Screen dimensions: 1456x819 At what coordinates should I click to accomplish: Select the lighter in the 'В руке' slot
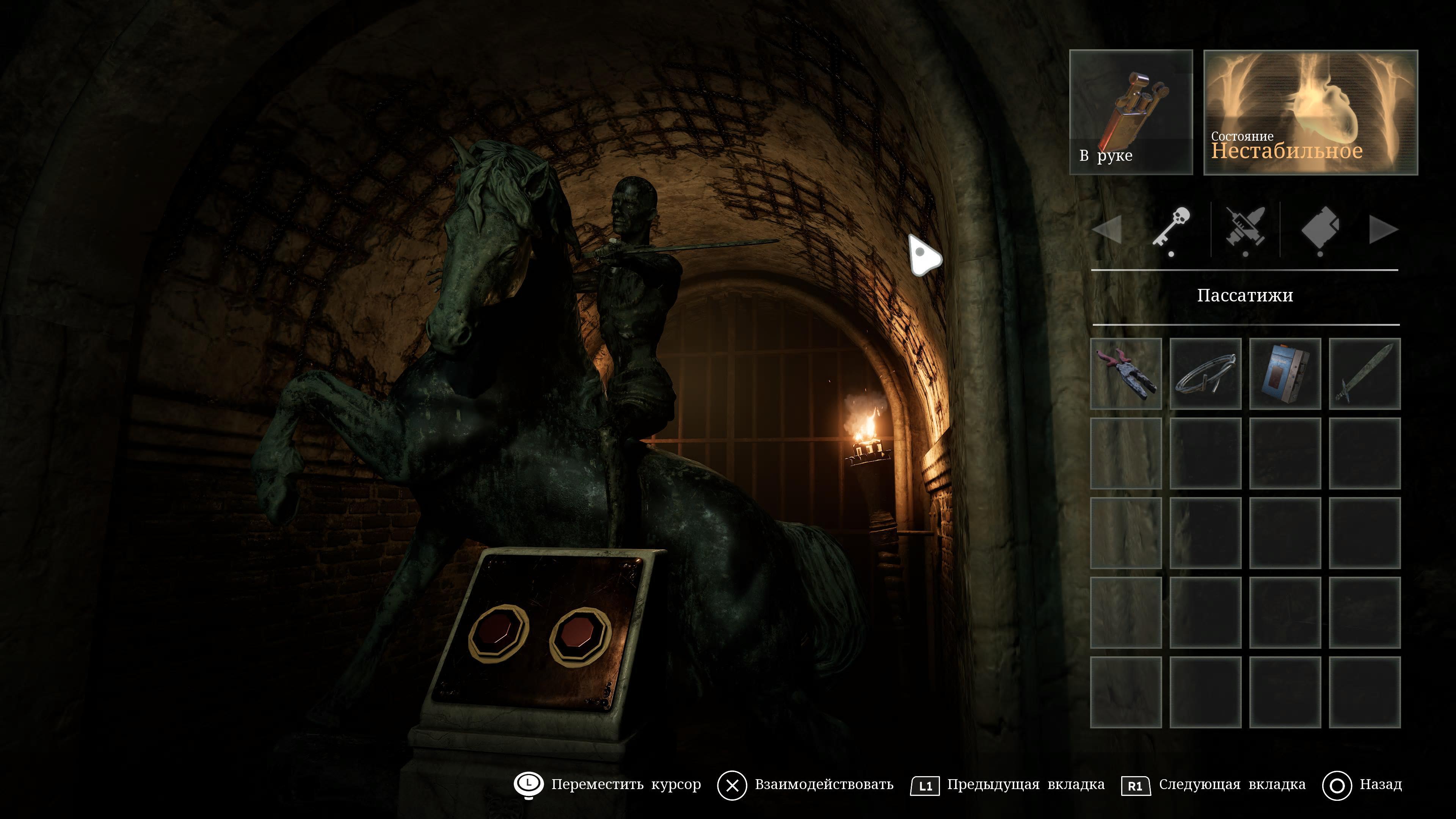click(x=1131, y=112)
